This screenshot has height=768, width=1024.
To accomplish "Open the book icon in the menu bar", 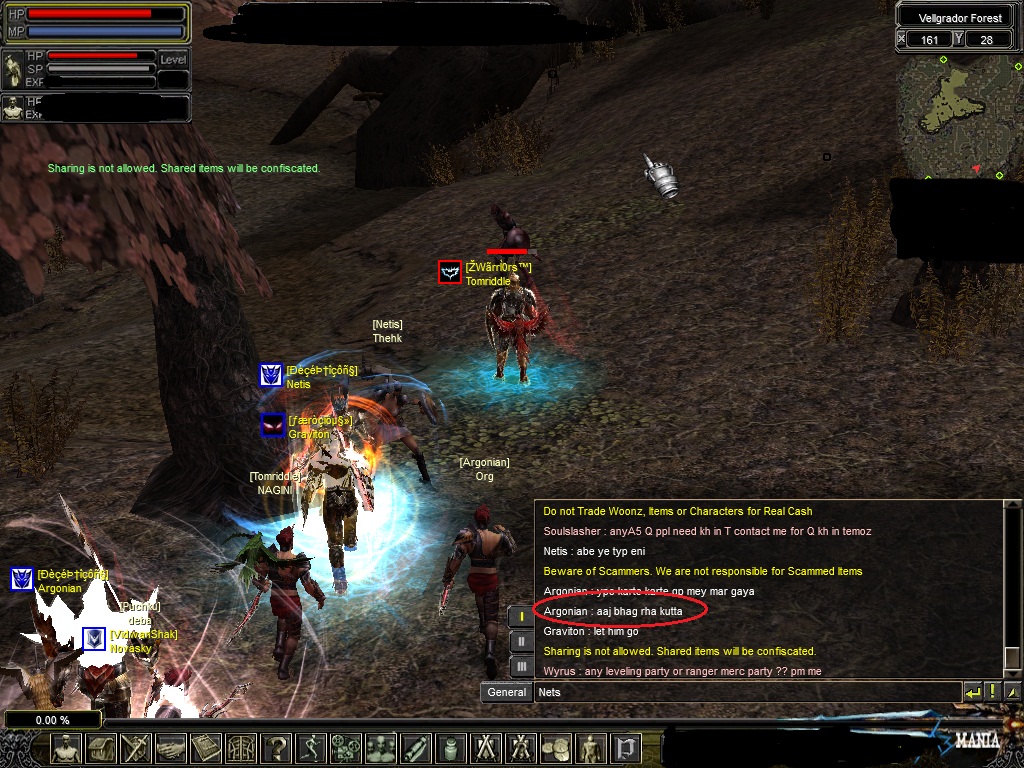I will [206, 748].
